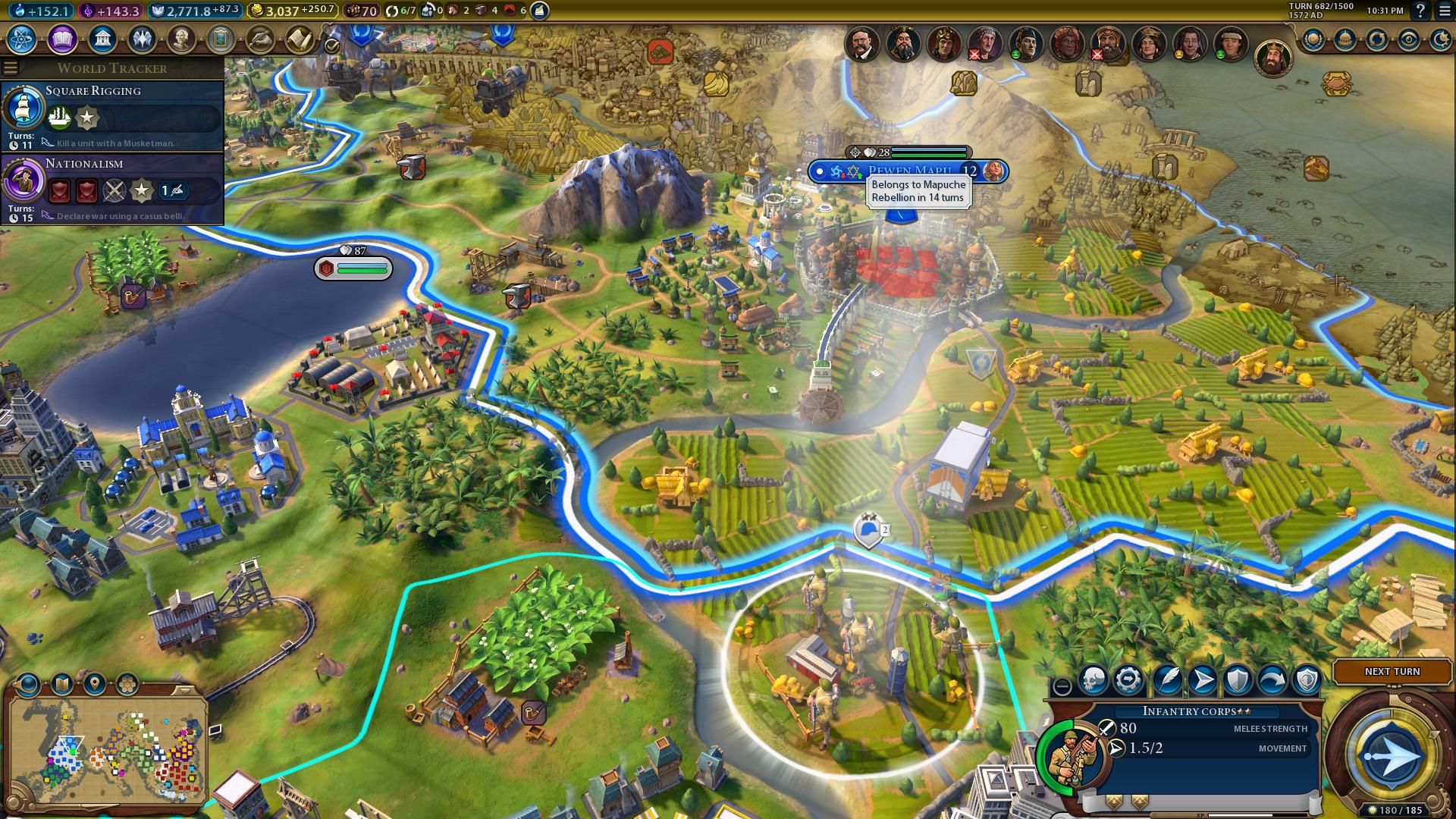Screen dimensions: 1456x819
Task: Open the civics tree
Action: point(62,39)
